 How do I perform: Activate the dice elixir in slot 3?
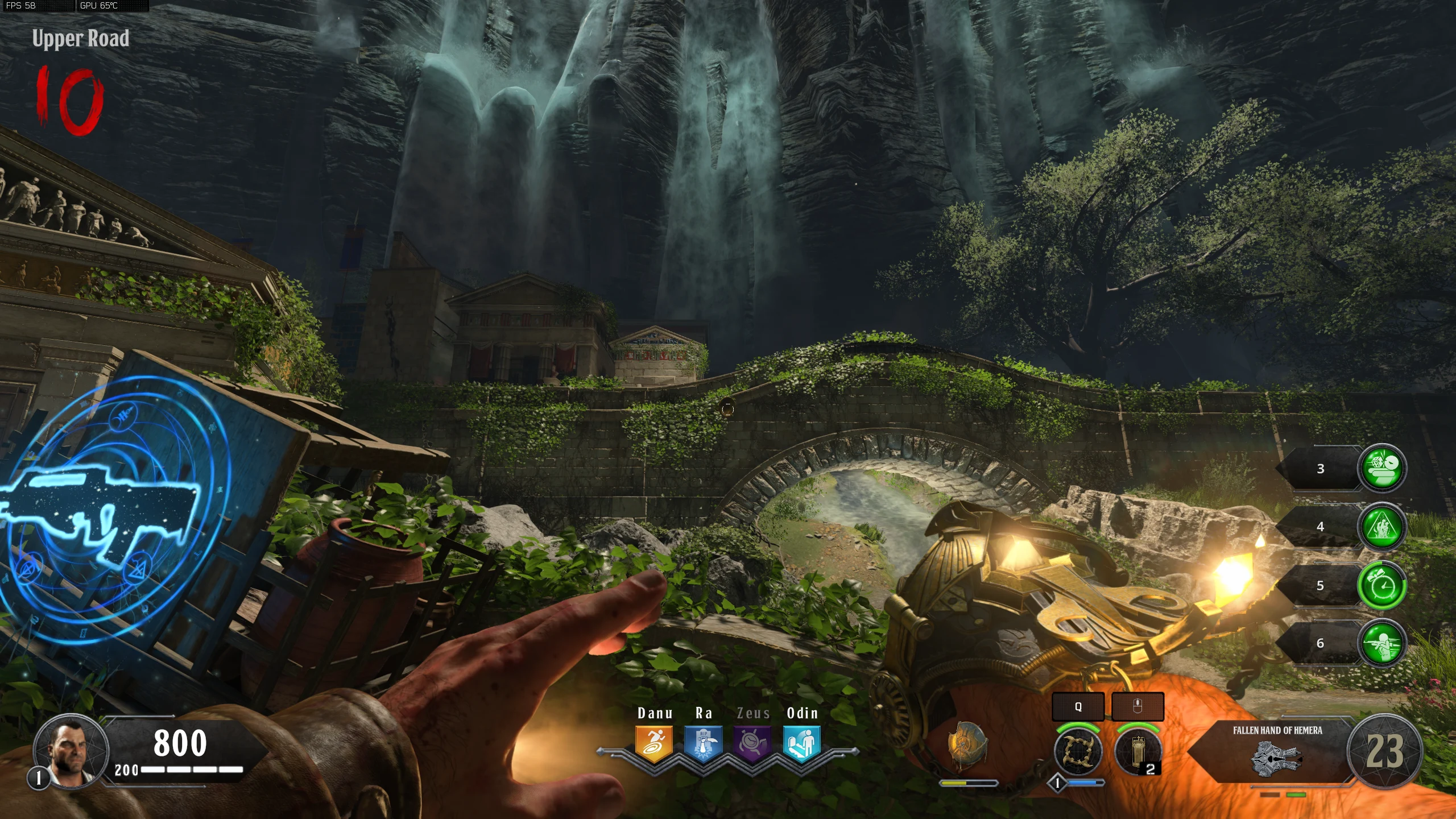click(1382, 468)
